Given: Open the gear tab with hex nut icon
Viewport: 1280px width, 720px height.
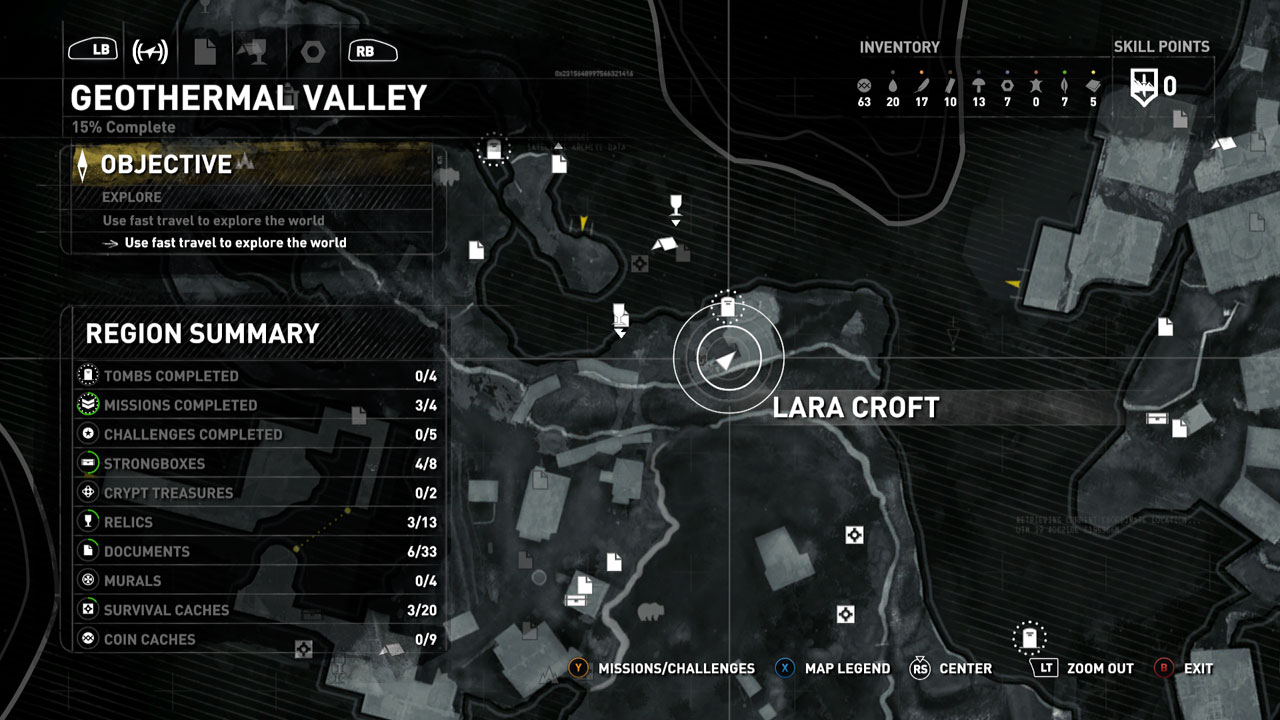Looking at the screenshot, I should tap(311, 51).
